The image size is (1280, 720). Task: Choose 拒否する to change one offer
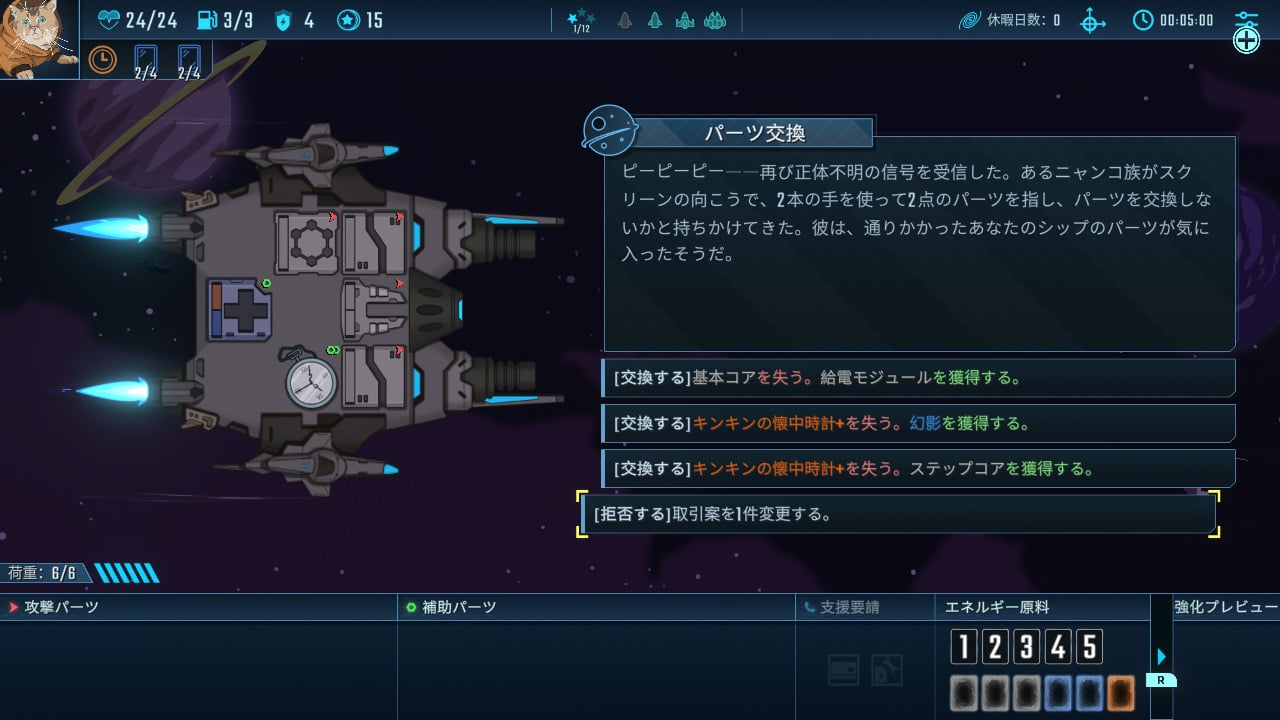coord(898,514)
